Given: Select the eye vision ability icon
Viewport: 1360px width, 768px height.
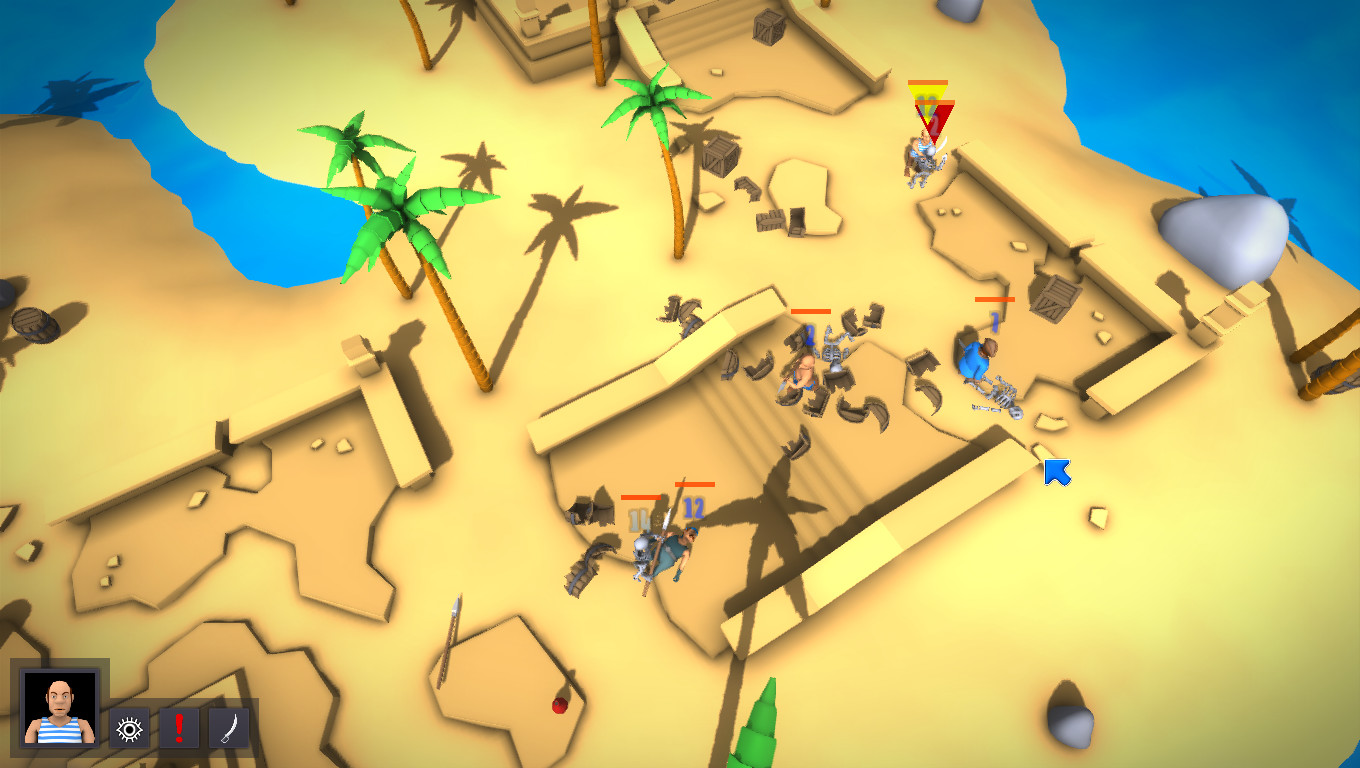Looking at the screenshot, I should pyautogui.click(x=130, y=729).
